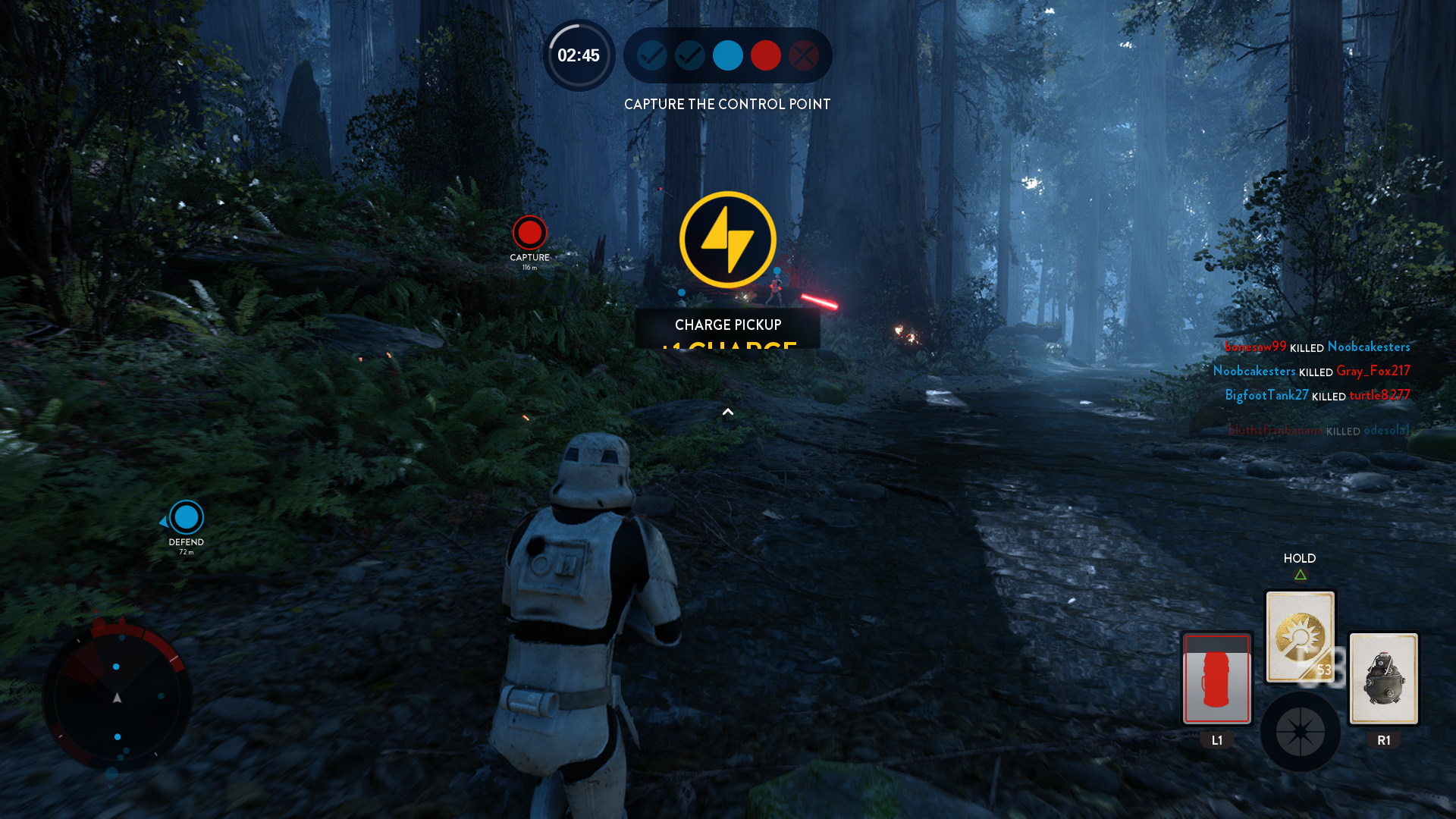
Task: Toggle the second blue checkmark objective
Action: [689, 55]
